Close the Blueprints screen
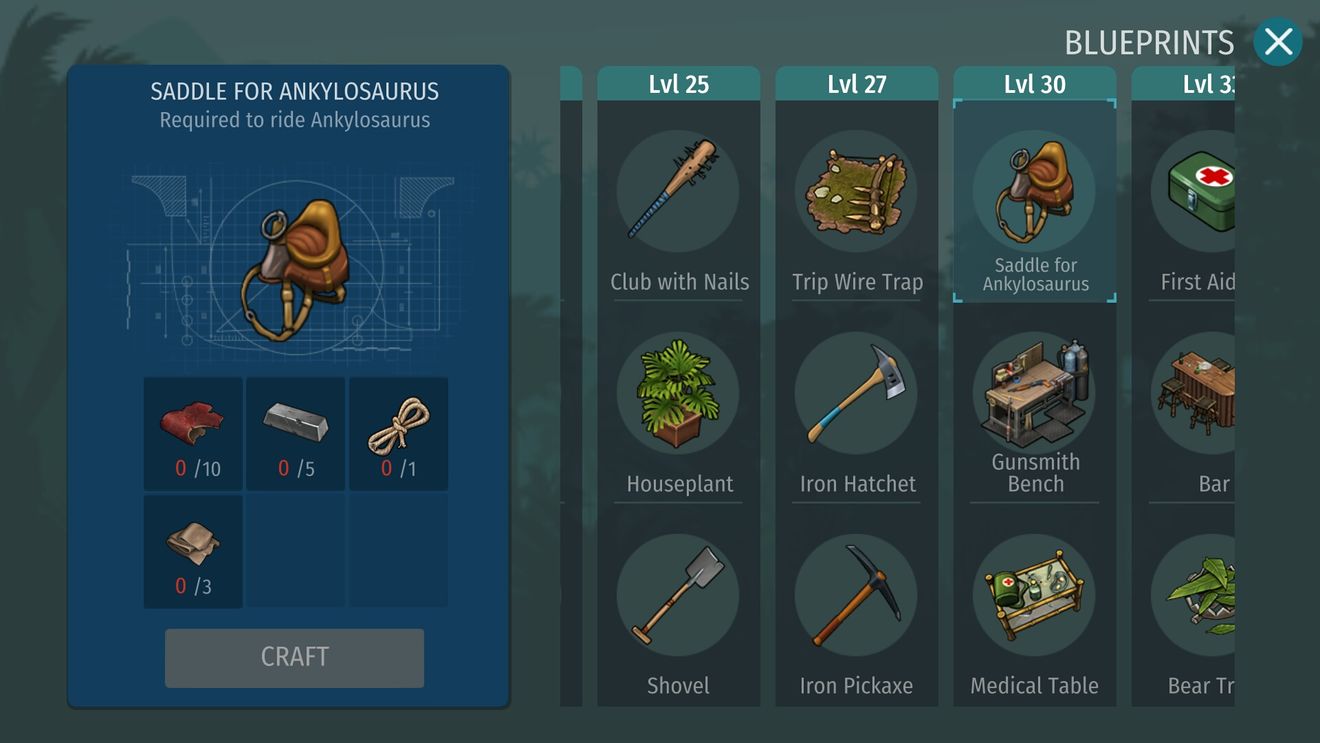The height and width of the screenshot is (743, 1320). 1277,42
